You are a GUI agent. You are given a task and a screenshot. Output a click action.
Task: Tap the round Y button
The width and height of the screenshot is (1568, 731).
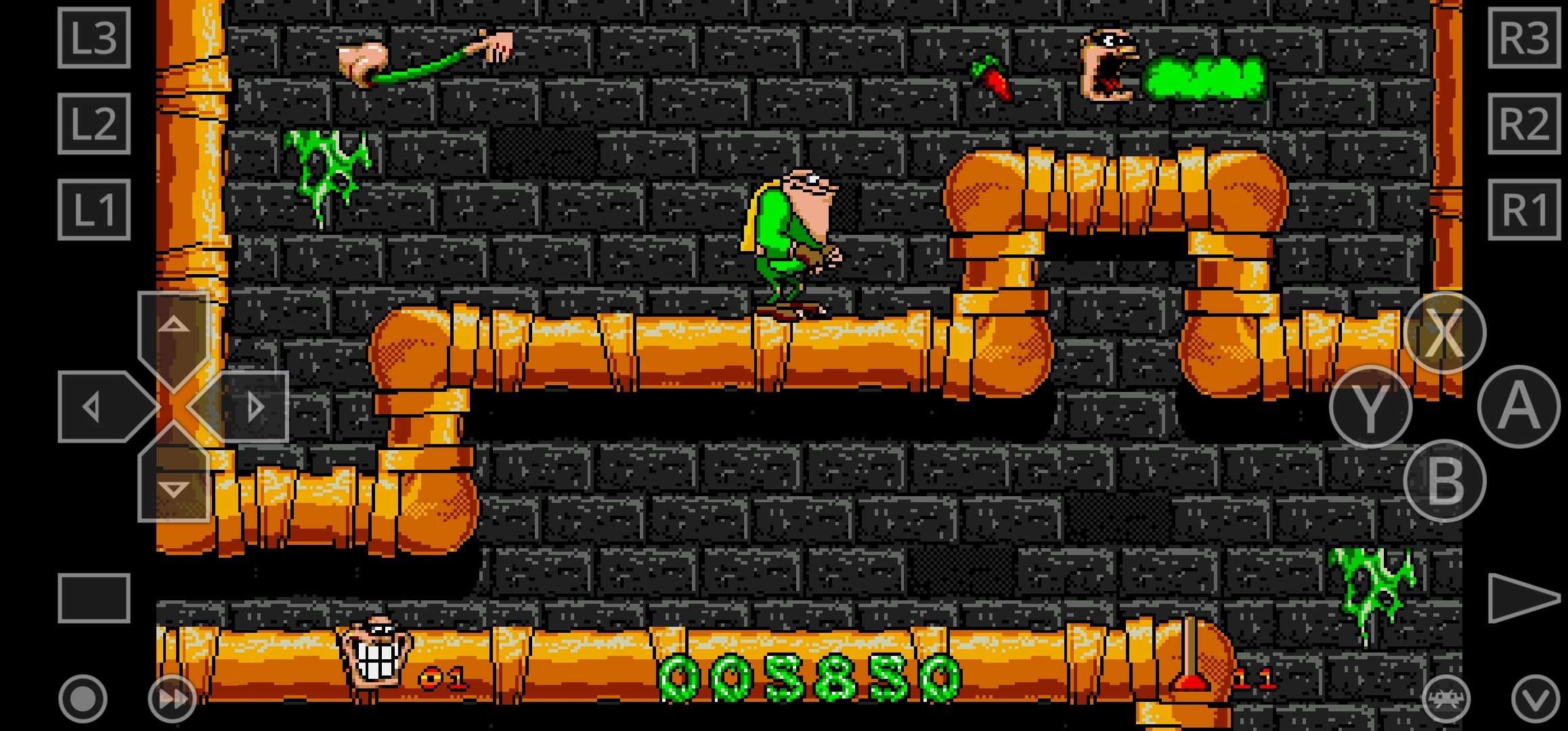coord(1370,407)
